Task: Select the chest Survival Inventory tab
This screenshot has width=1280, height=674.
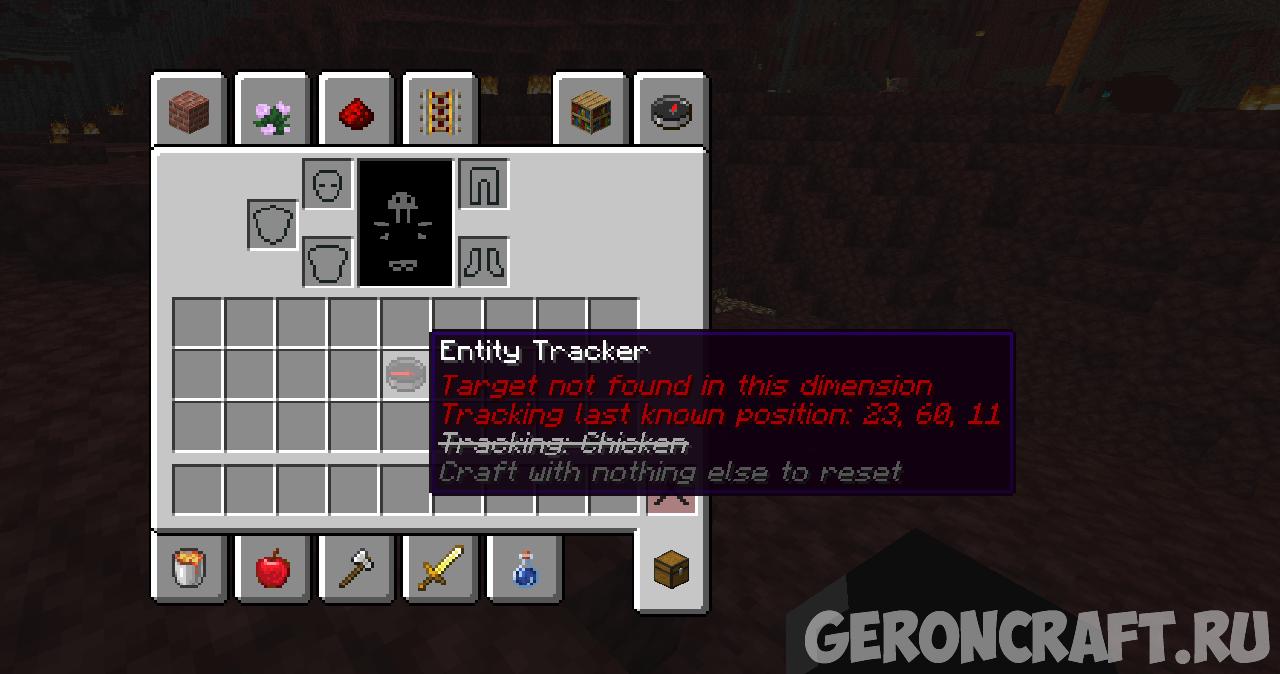Action: pyautogui.click(x=671, y=571)
